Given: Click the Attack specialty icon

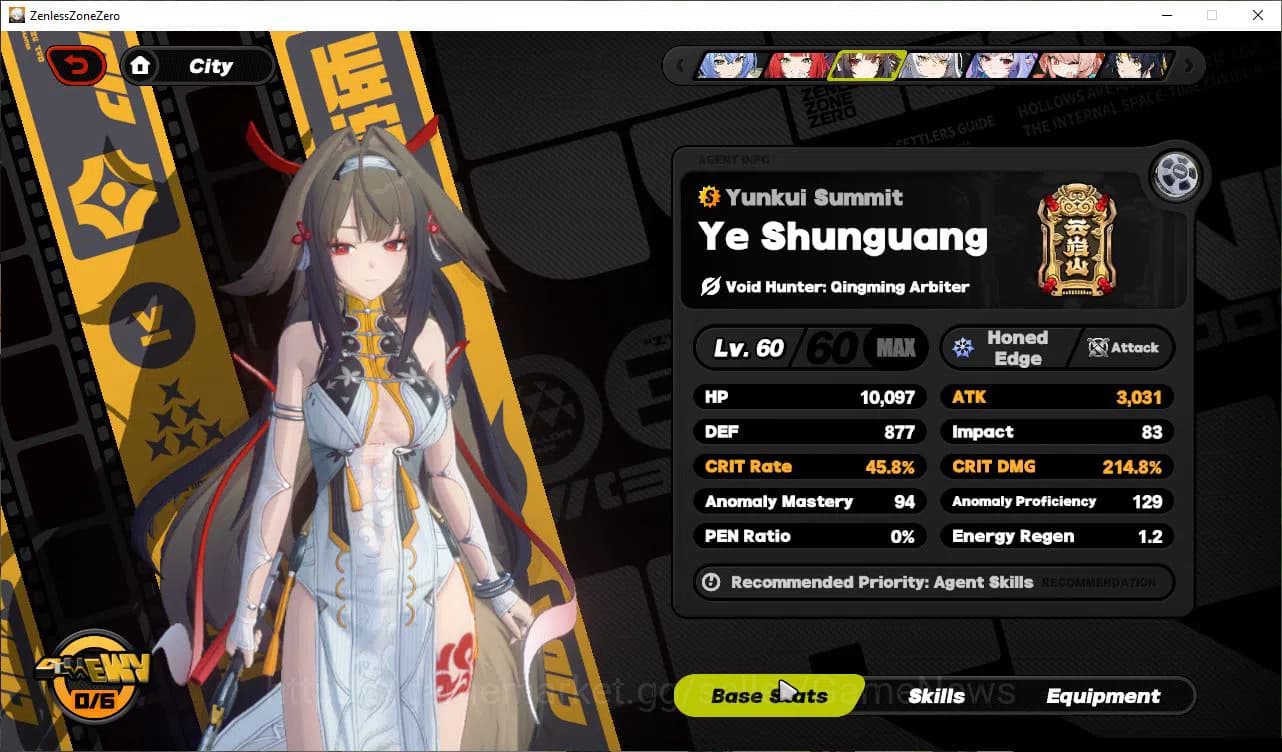Looking at the screenshot, I should 1097,348.
